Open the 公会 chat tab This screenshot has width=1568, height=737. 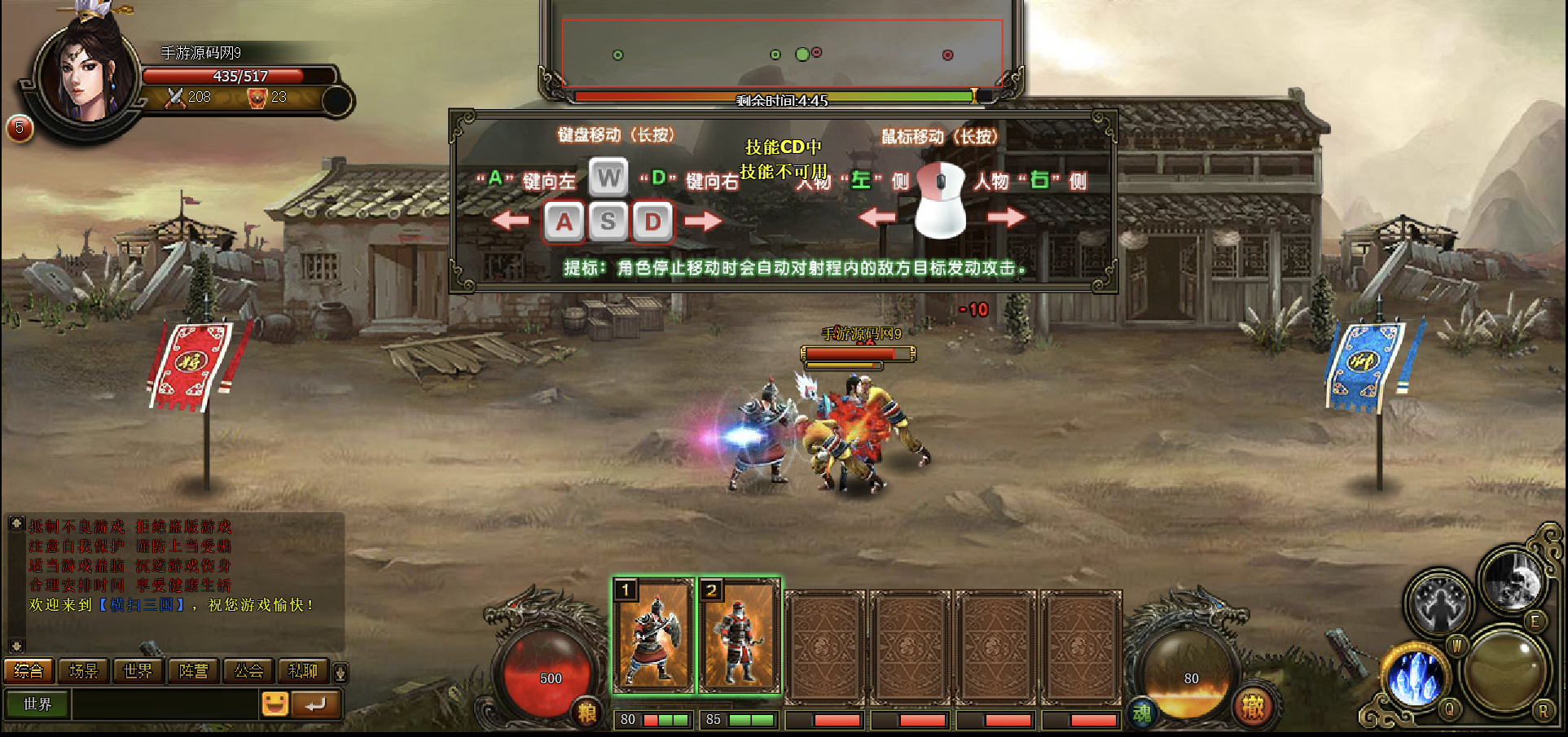[x=248, y=671]
